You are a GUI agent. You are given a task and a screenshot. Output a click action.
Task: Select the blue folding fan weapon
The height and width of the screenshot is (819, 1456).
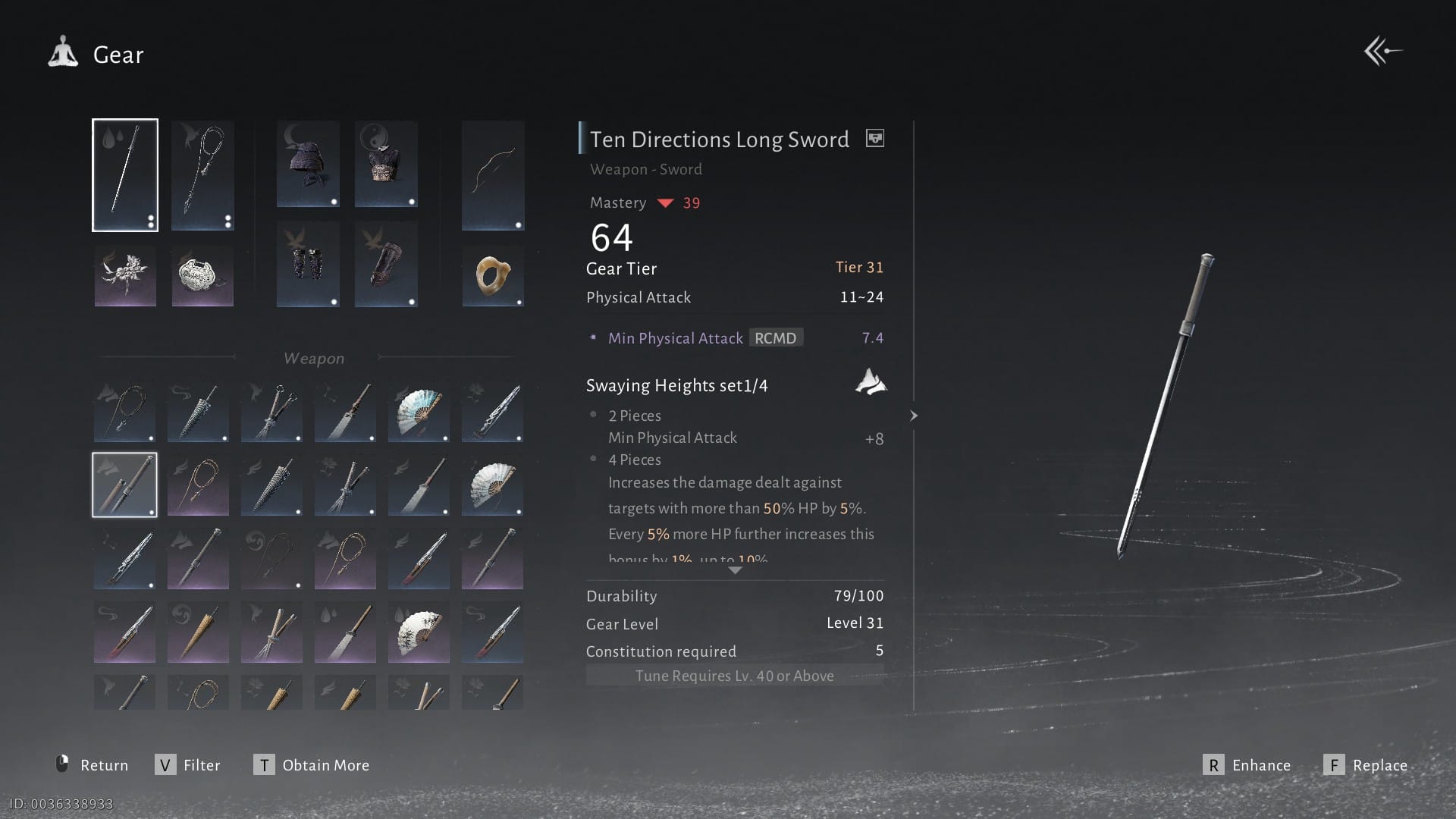tap(419, 413)
